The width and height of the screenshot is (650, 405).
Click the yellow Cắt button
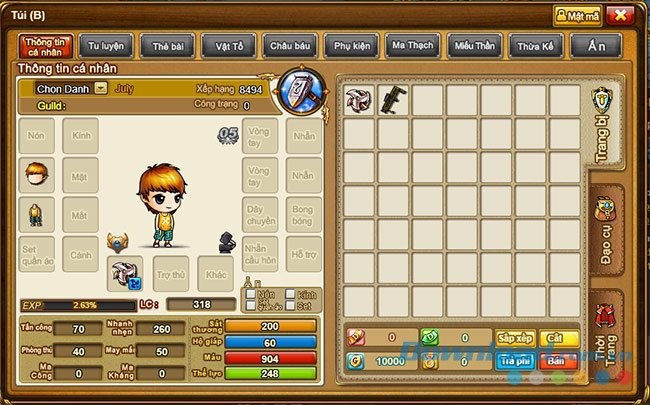coord(557,338)
